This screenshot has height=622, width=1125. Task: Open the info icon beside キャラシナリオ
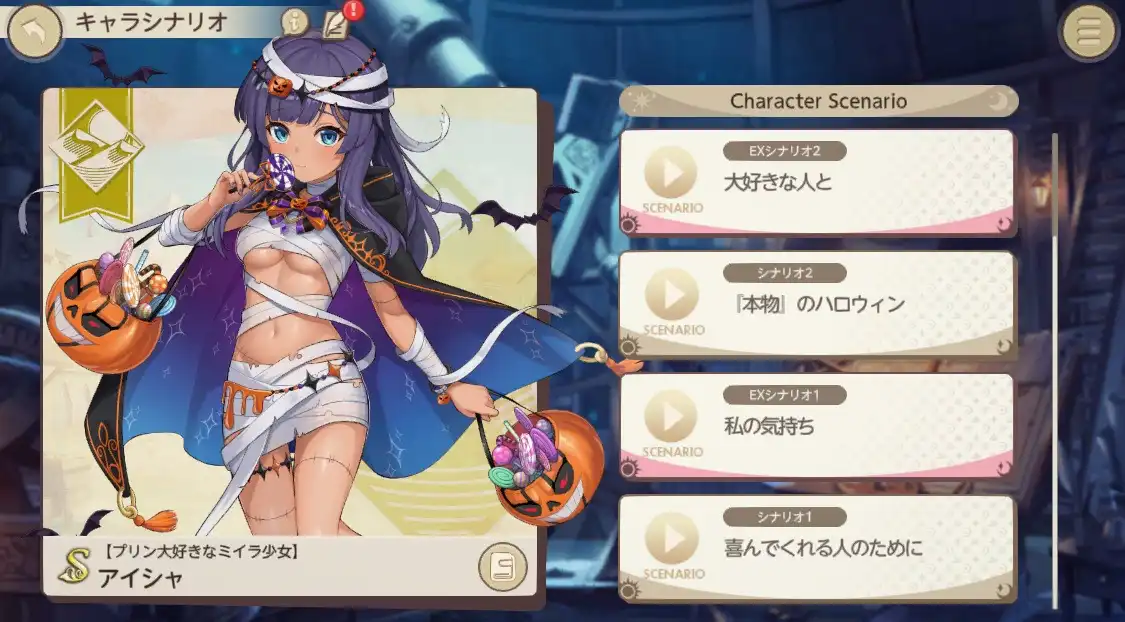coord(294,21)
